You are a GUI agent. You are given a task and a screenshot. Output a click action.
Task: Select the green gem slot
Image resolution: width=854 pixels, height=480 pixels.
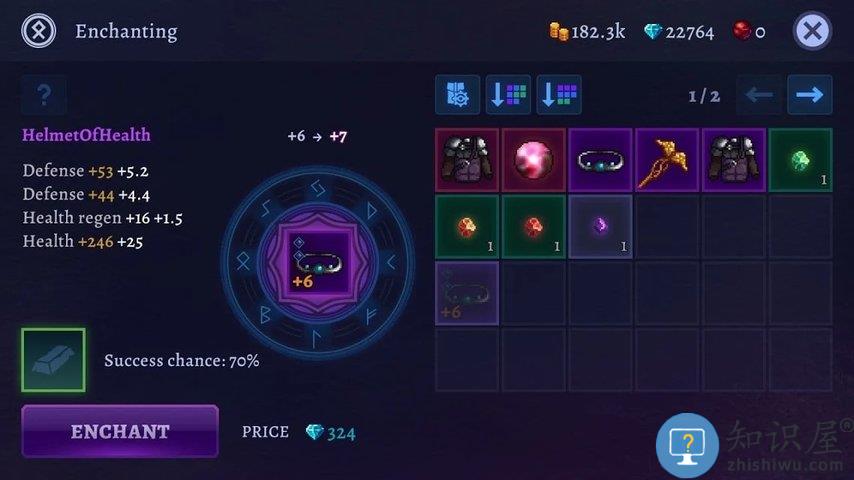pos(800,160)
